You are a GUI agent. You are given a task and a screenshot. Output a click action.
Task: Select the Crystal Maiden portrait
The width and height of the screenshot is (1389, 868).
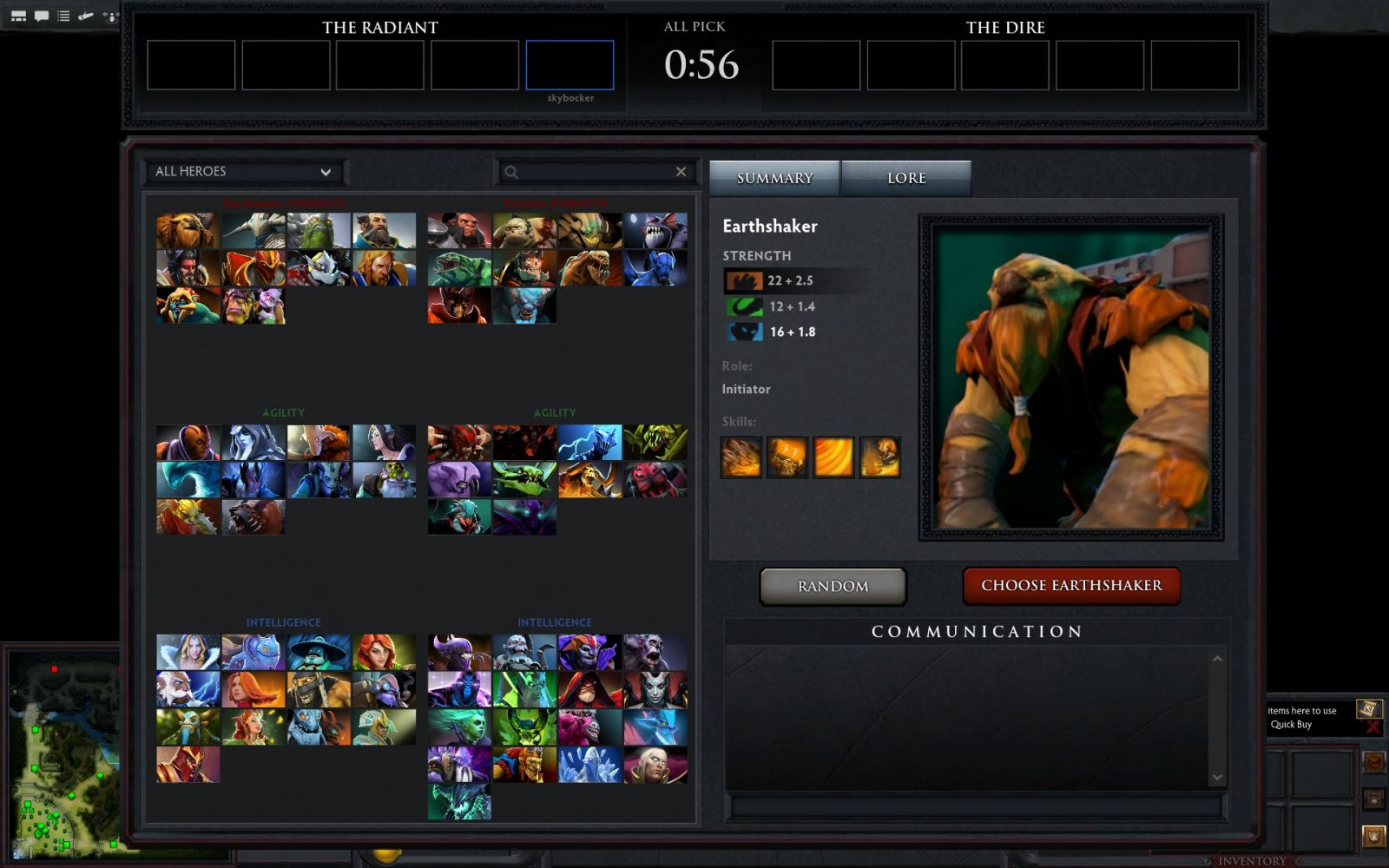tap(188, 652)
